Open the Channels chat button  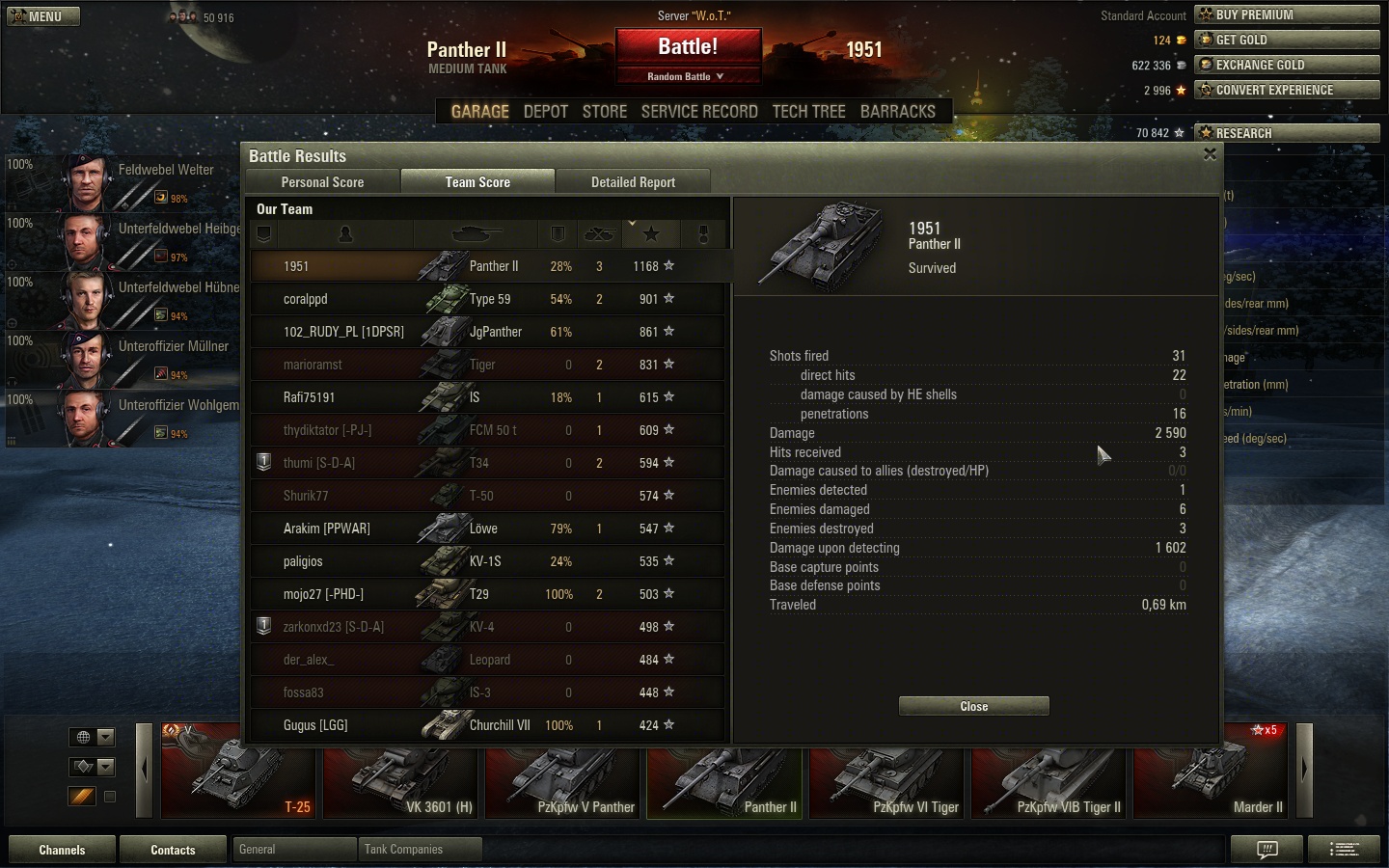pos(62,850)
